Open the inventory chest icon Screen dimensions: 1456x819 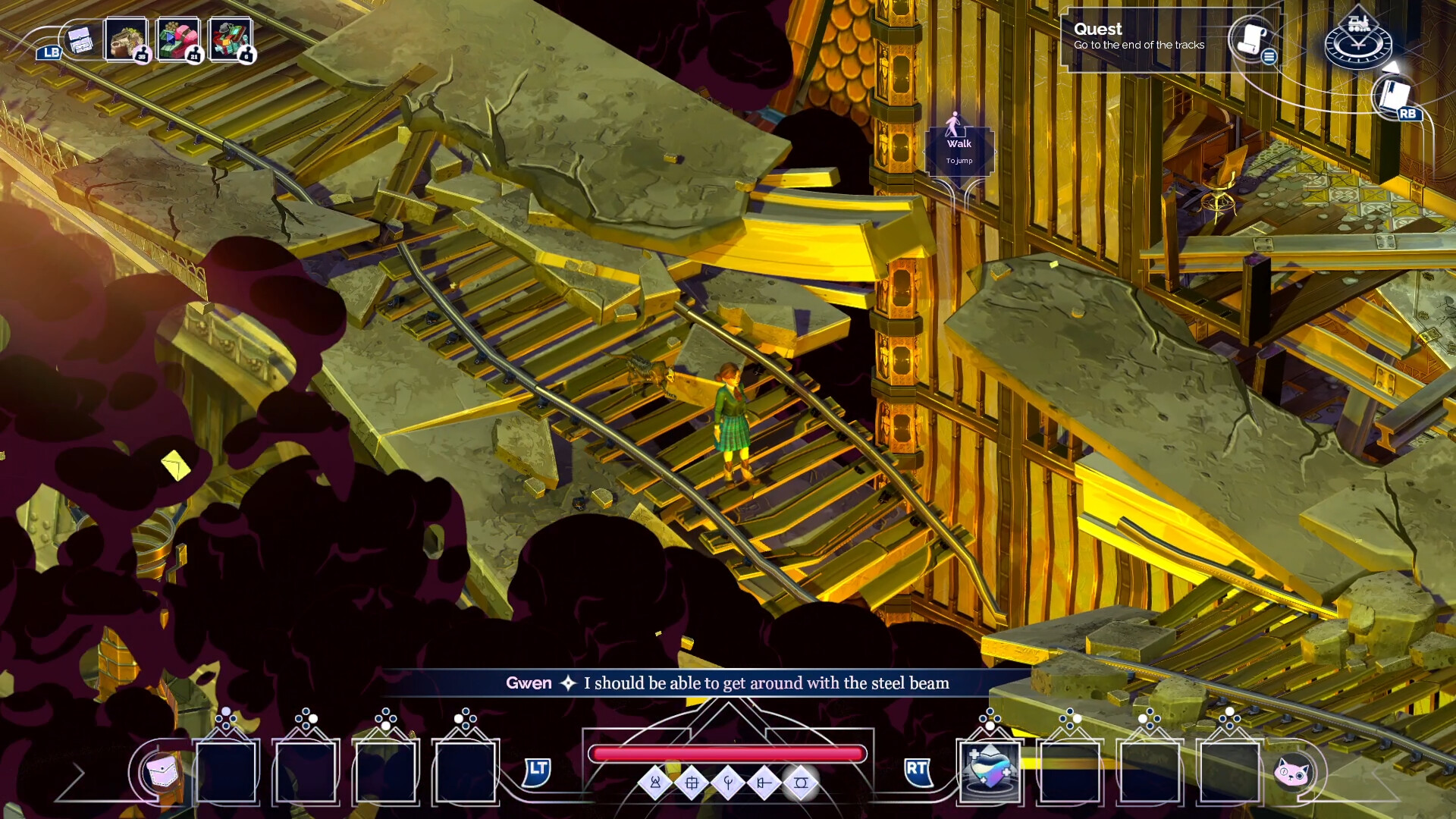80,40
